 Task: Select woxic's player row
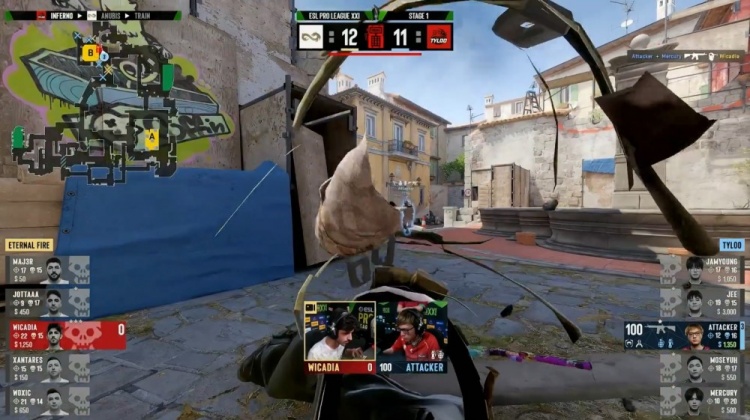point(47,400)
